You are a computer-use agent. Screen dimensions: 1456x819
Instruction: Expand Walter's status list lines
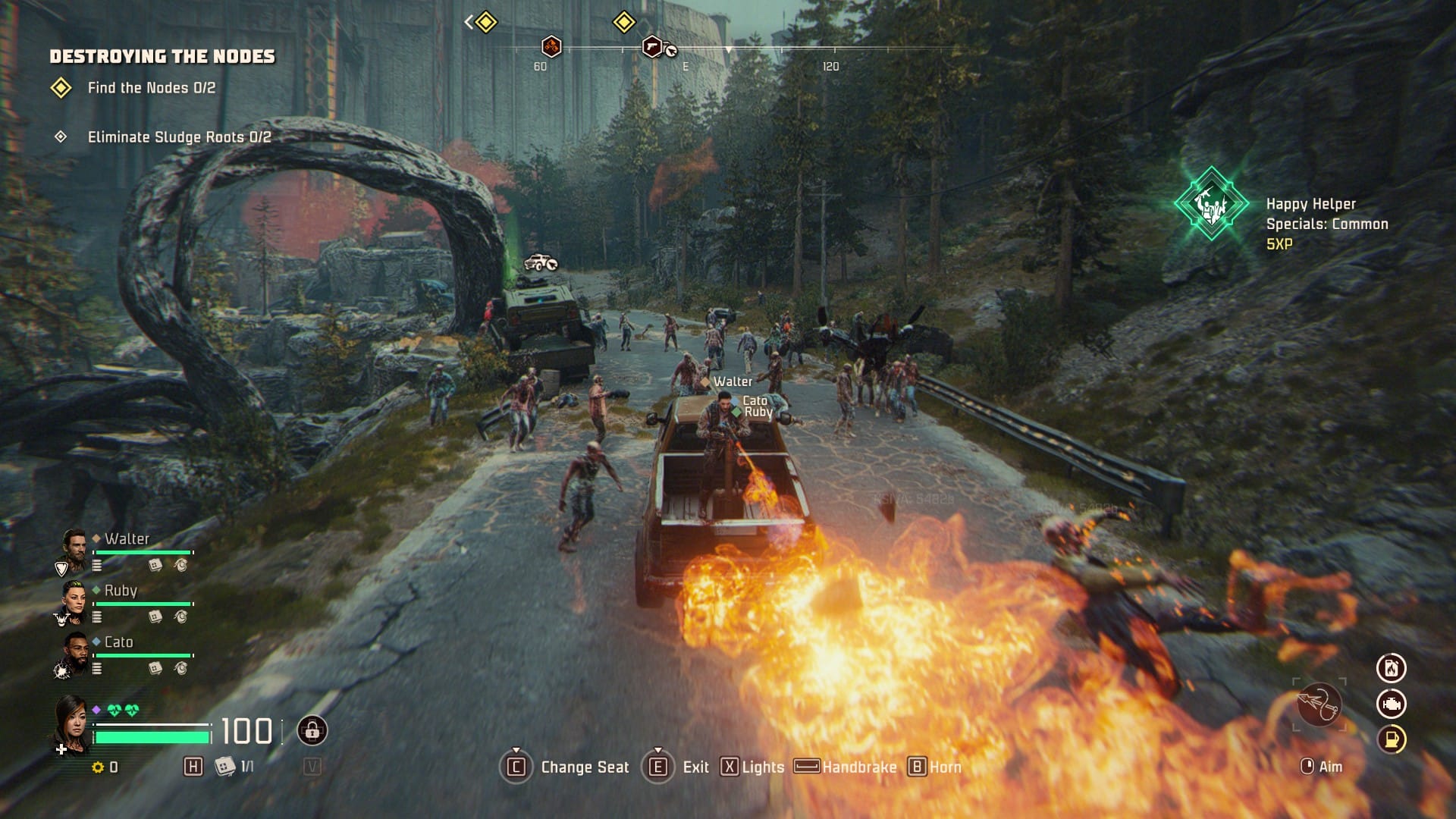click(x=97, y=566)
